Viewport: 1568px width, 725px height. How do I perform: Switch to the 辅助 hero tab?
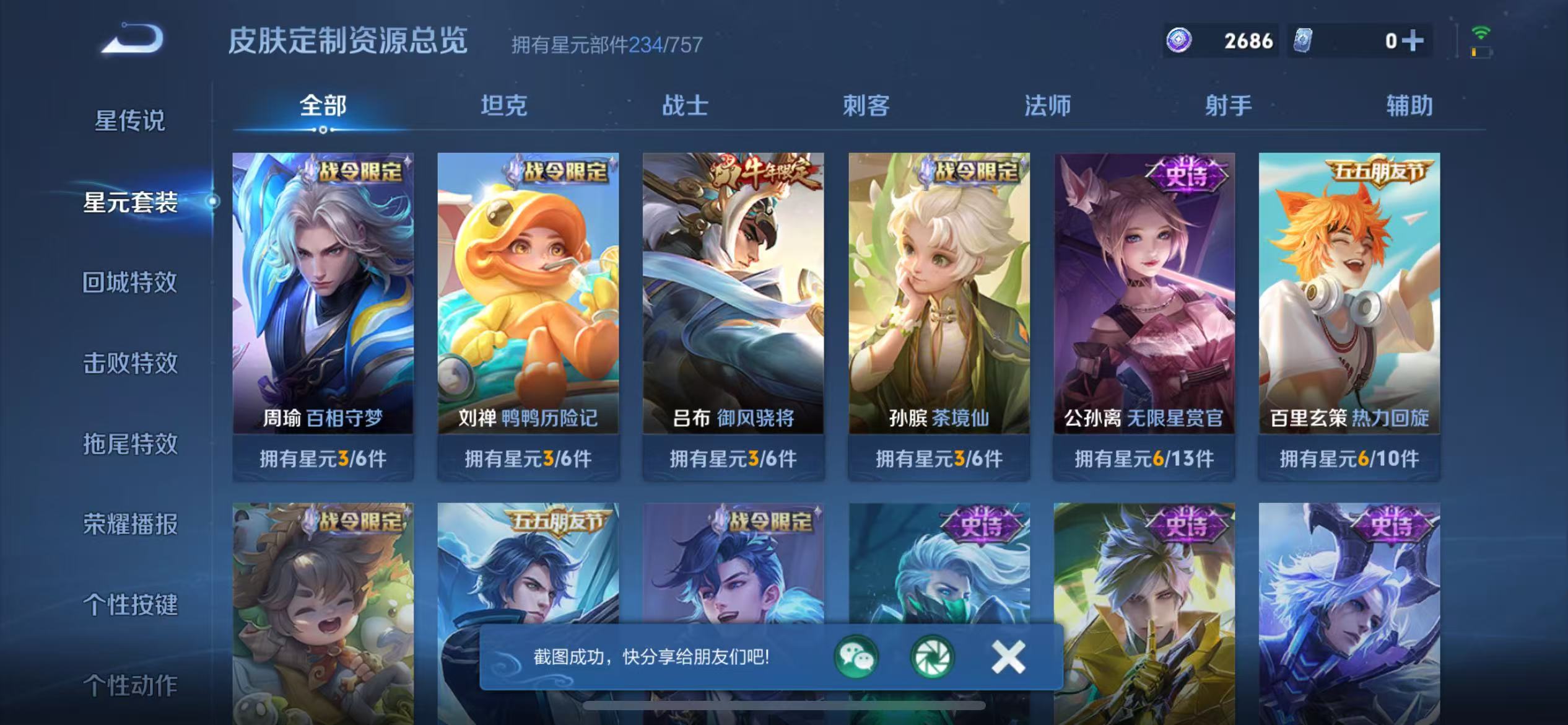tap(1409, 107)
